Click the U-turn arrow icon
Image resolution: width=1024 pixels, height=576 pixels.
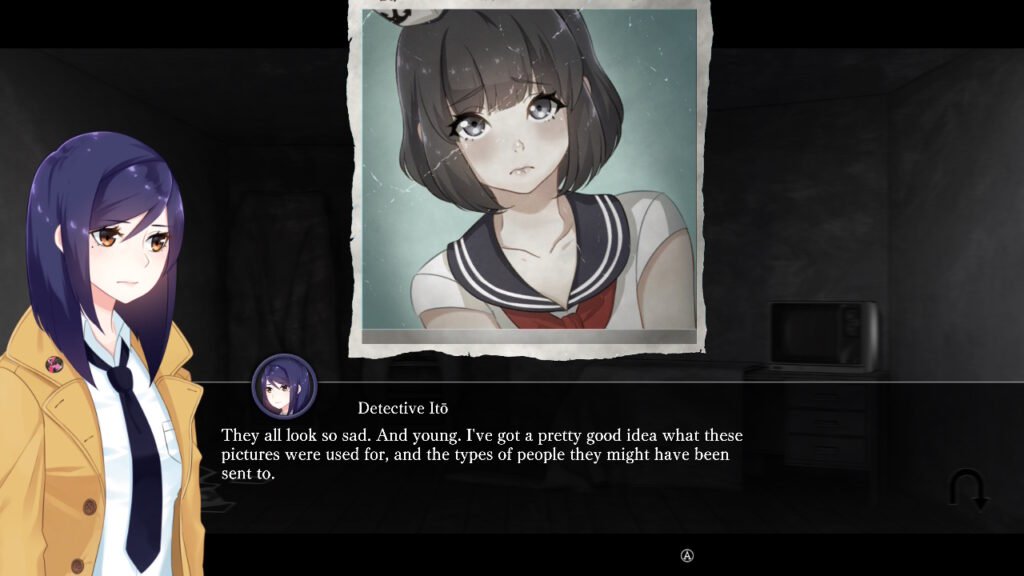tap(967, 490)
